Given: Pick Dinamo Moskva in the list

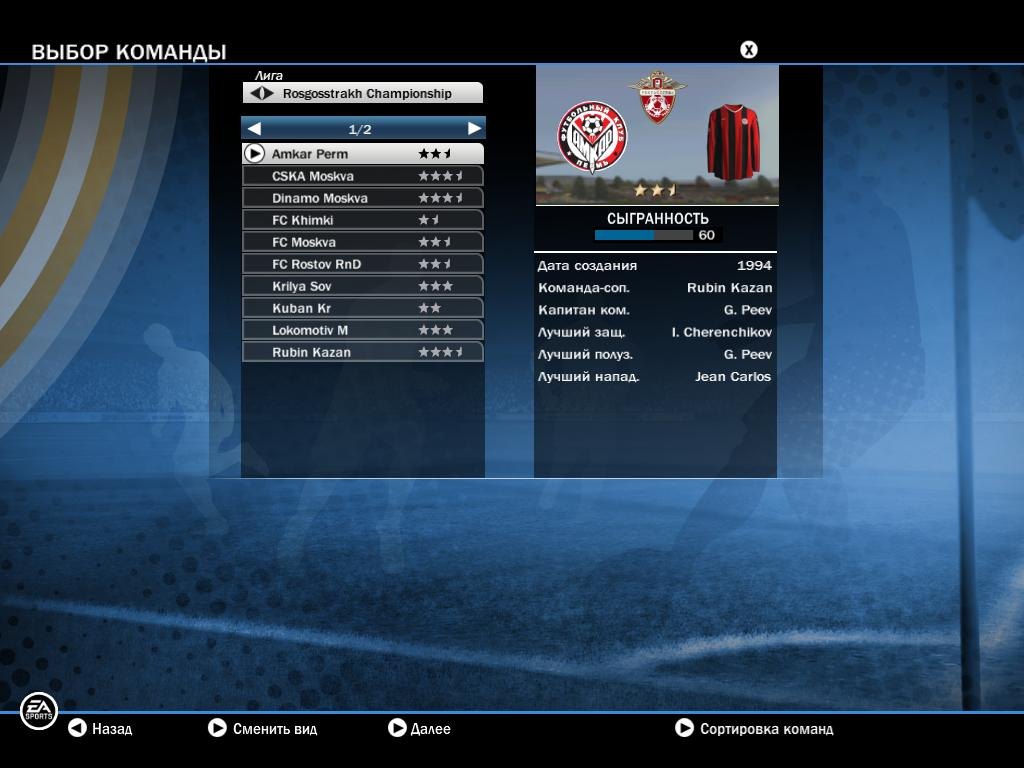Looking at the screenshot, I should 362,198.
